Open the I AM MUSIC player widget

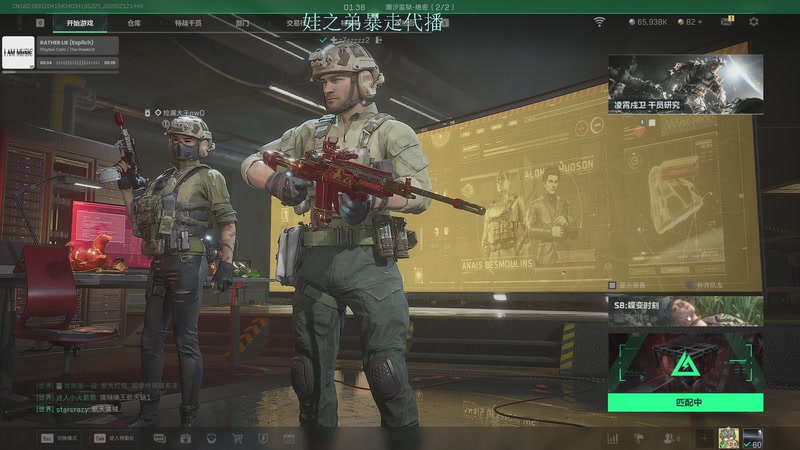[x=61, y=52]
